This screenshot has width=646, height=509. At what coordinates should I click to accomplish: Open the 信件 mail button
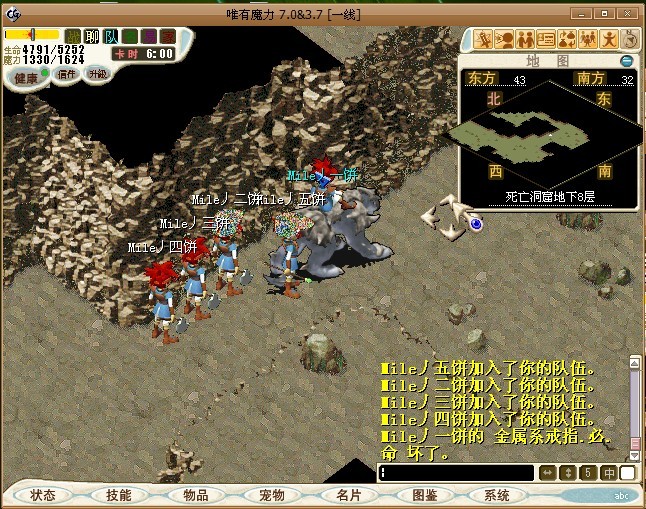[x=64, y=74]
